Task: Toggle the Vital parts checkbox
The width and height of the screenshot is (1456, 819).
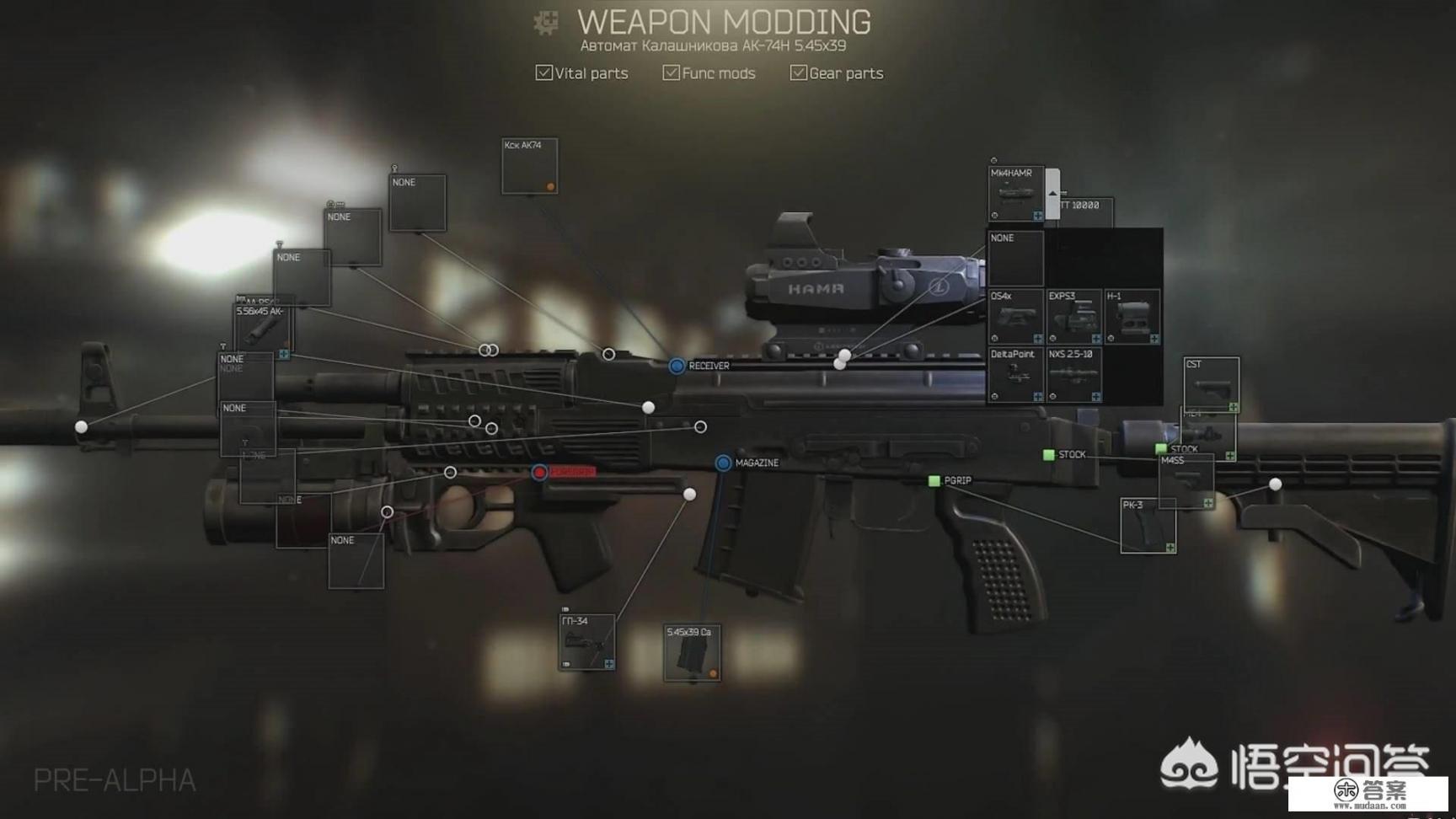Action: click(544, 73)
